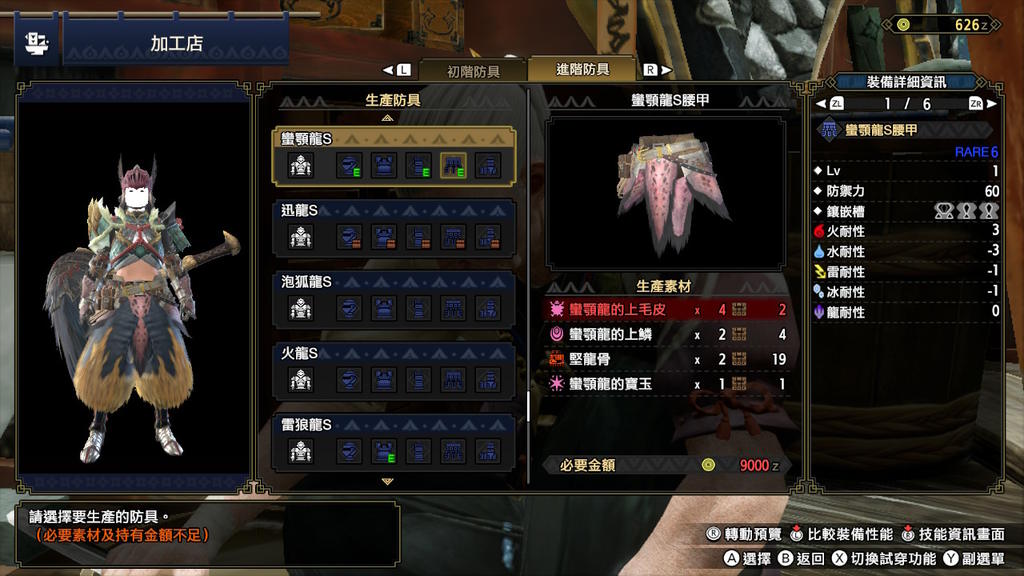Pick the 雷狼龍S chest armor icon
Screen dimensions: 1024x576
(384, 452)
